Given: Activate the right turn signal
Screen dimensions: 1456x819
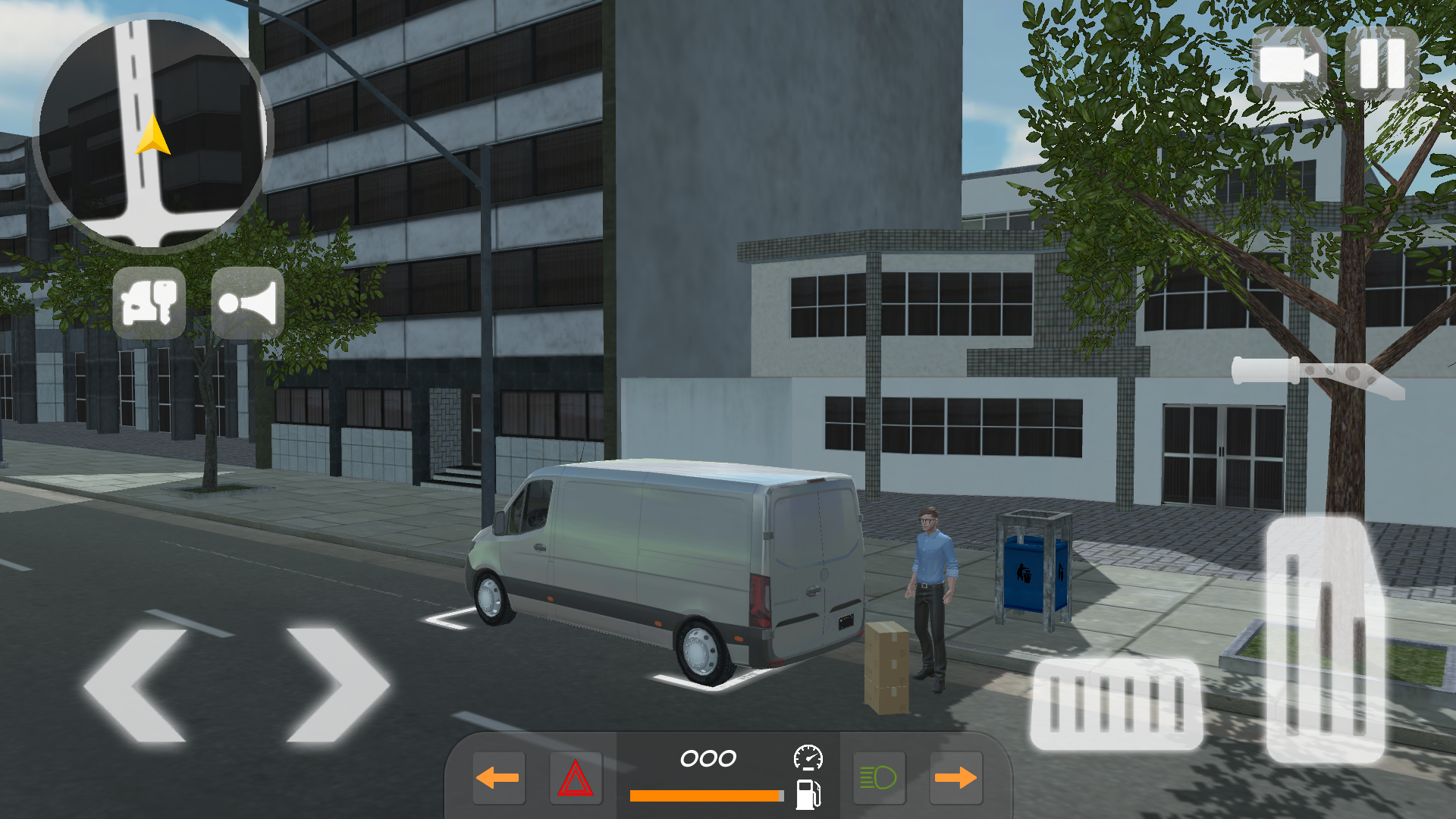Looking at the screenshot, I should point(955,776).
